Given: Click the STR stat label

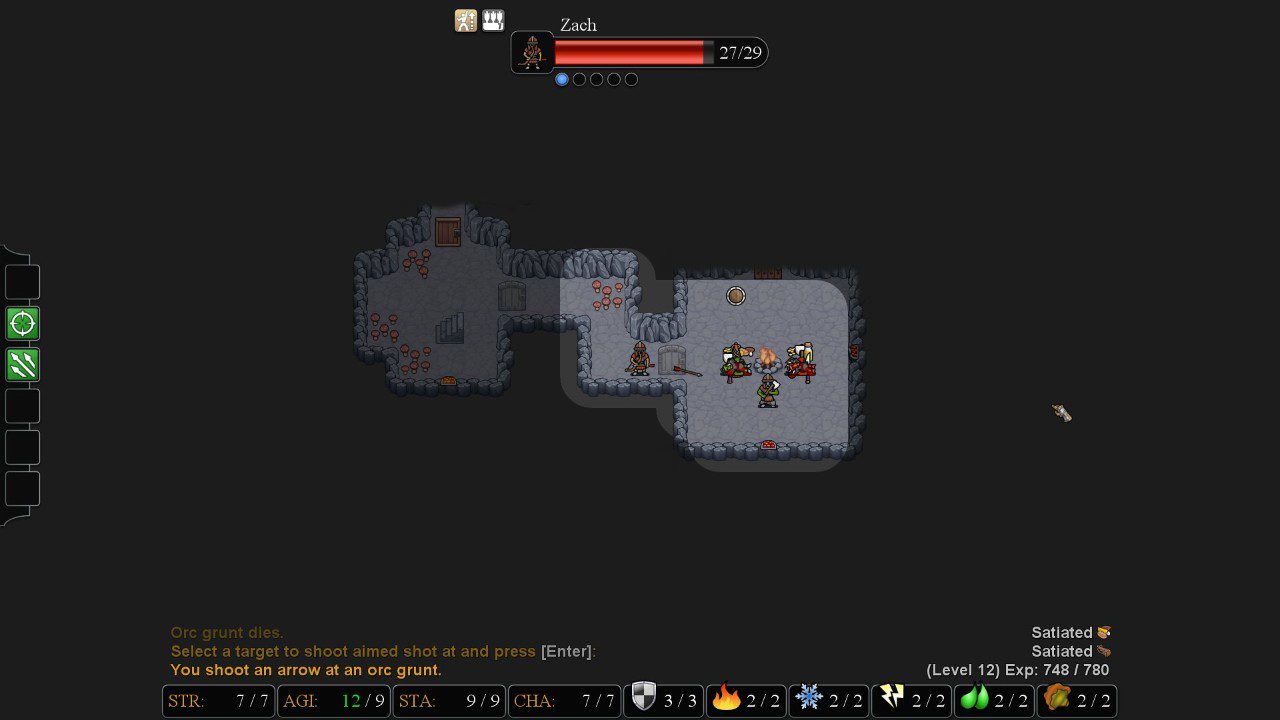Looking at the screenshot, I should 186,701.
